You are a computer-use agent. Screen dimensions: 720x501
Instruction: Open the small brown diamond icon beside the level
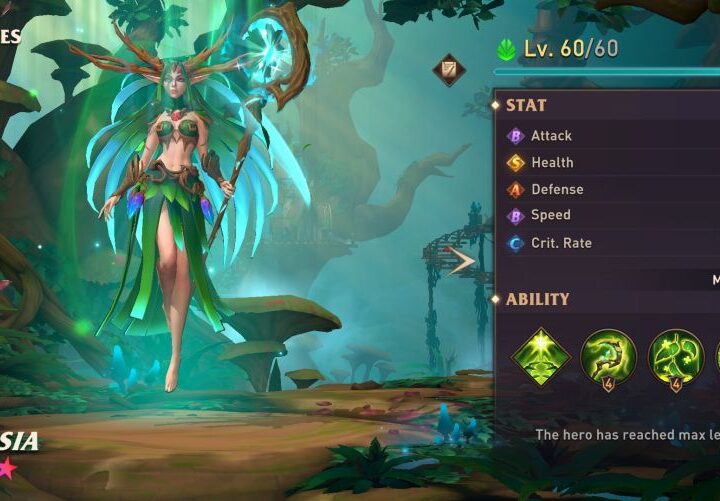[x=448, y=70]
